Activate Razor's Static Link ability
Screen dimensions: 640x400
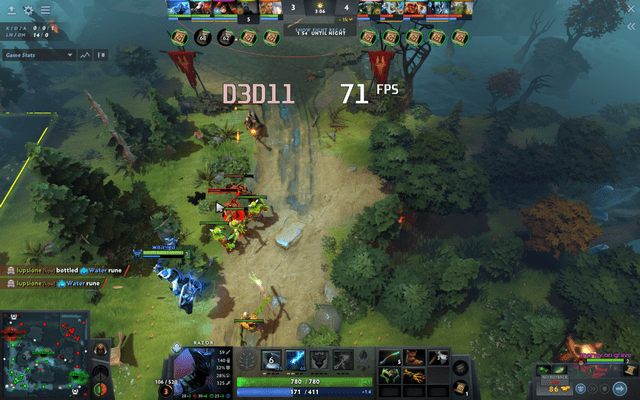click(296, 360)
